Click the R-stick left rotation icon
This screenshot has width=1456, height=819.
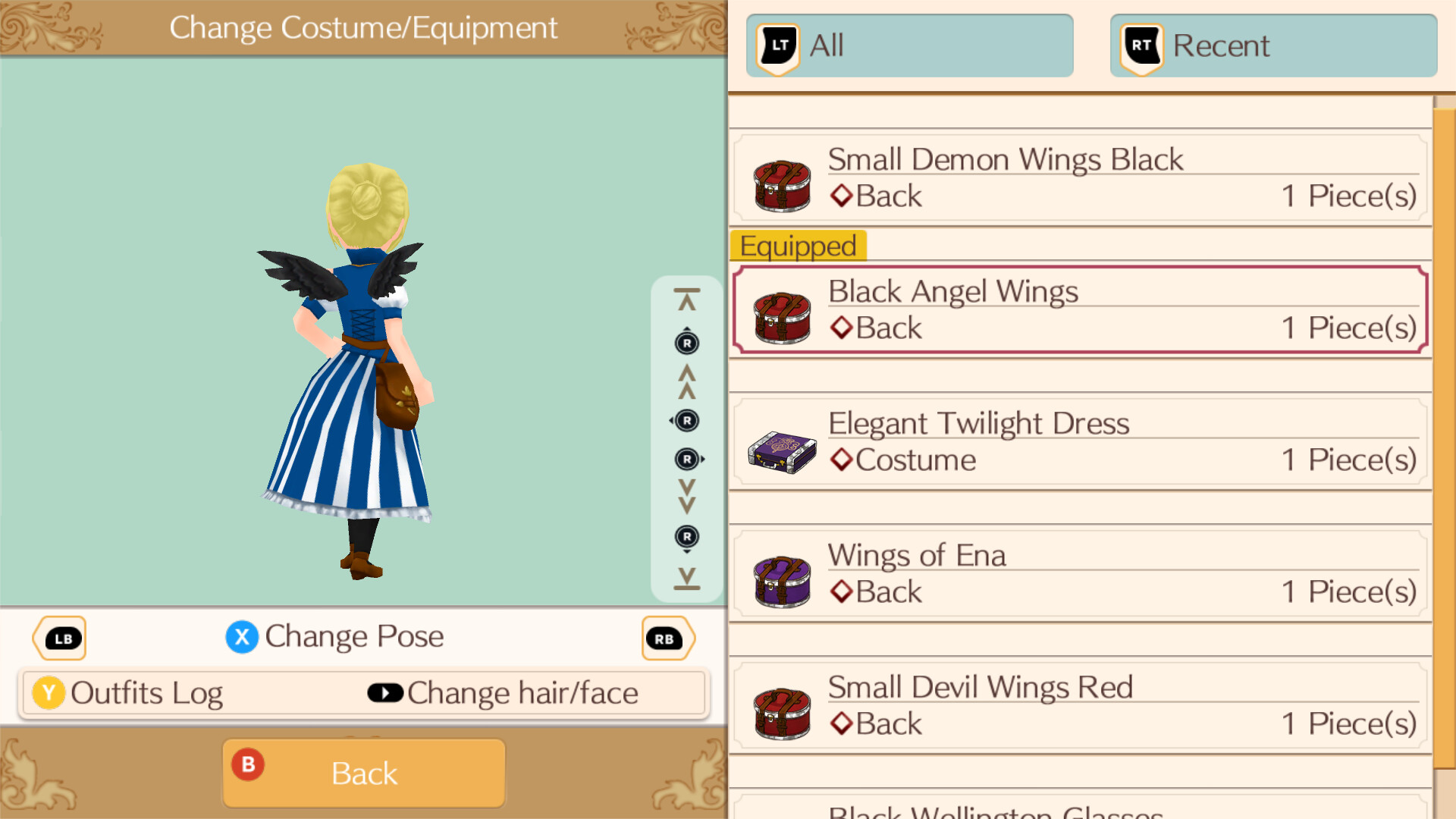(x=686, y=421)
